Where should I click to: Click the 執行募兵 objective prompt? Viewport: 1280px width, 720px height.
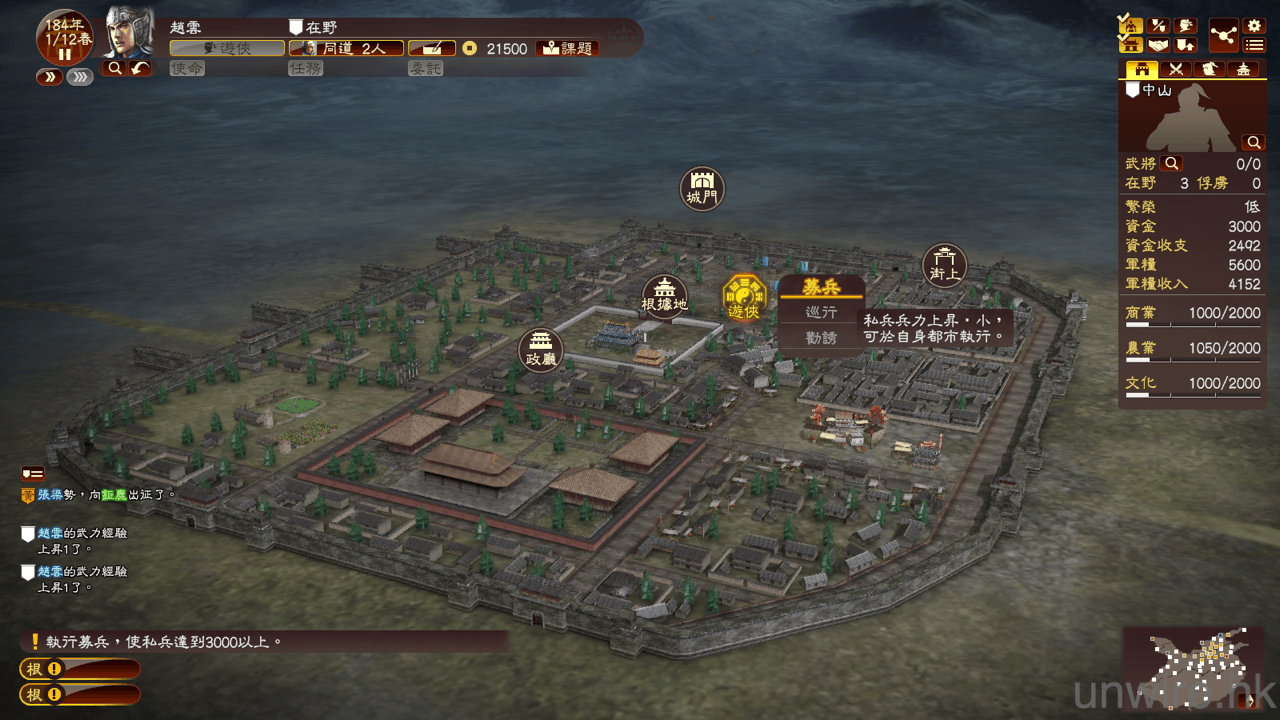[x=160, y=642]
